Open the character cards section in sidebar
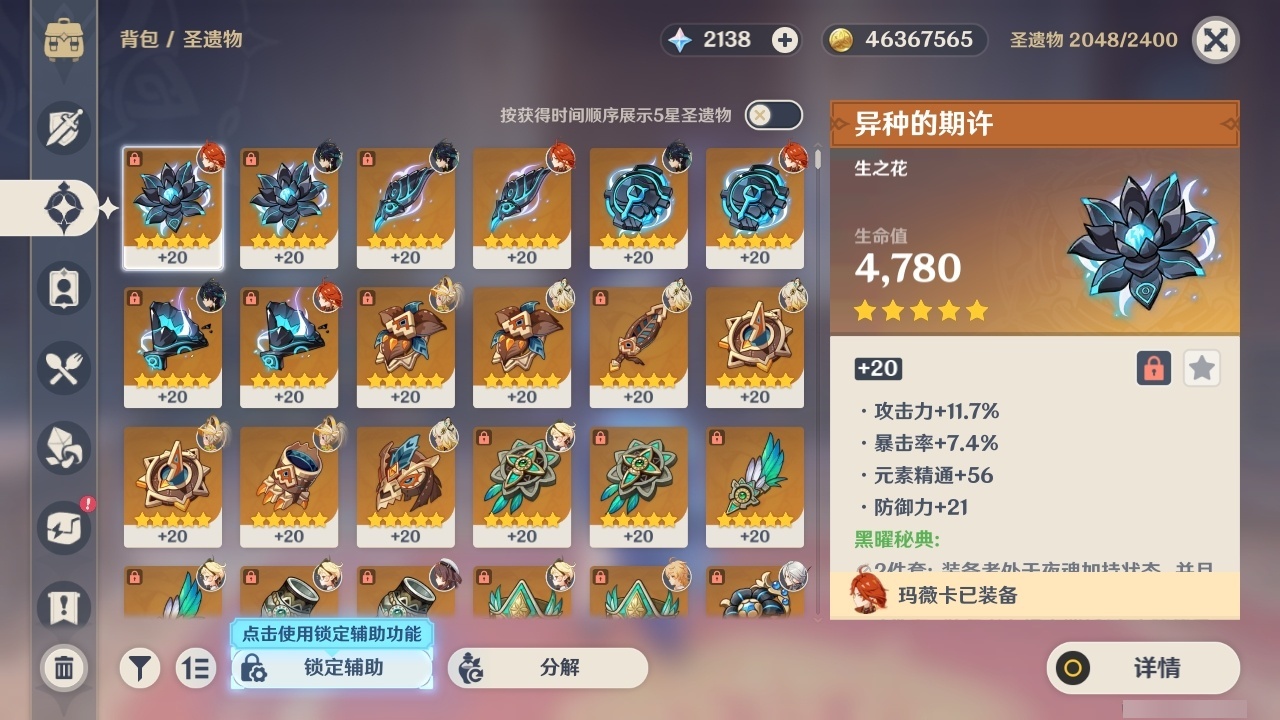 63,288
